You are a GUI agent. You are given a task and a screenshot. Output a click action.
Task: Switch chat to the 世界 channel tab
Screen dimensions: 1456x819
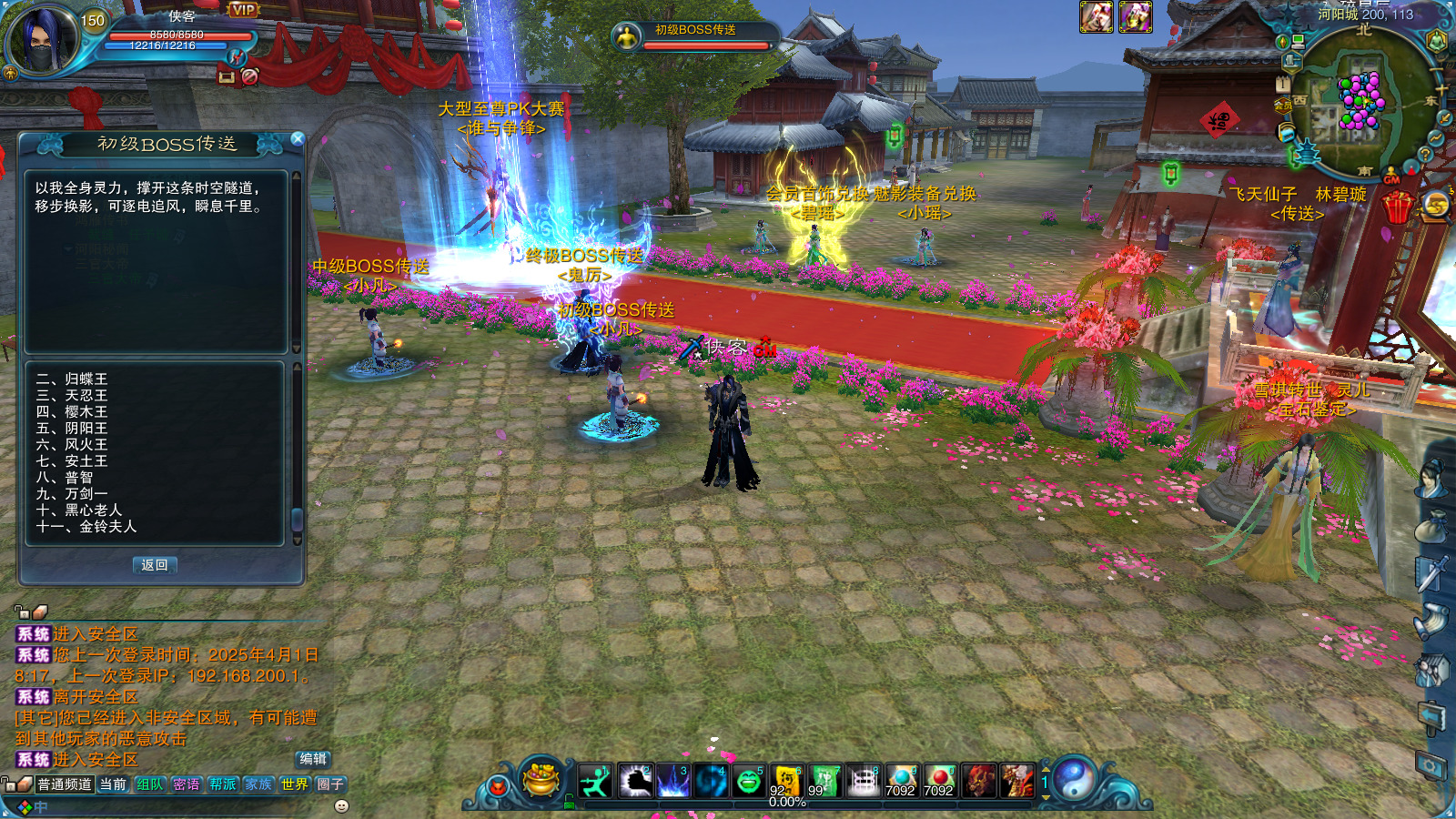(295, 784)
